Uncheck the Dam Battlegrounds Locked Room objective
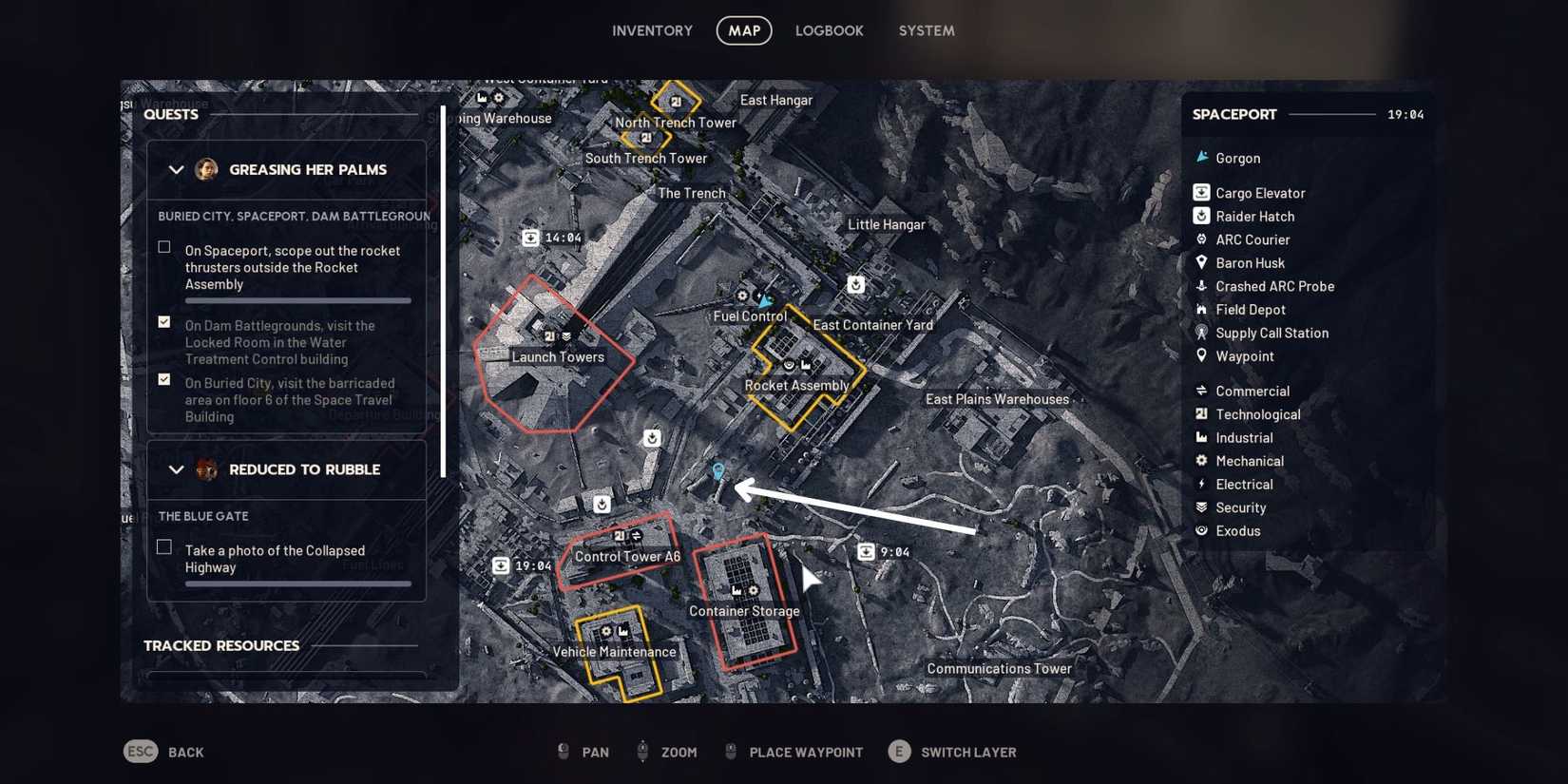 click(163, 322)
